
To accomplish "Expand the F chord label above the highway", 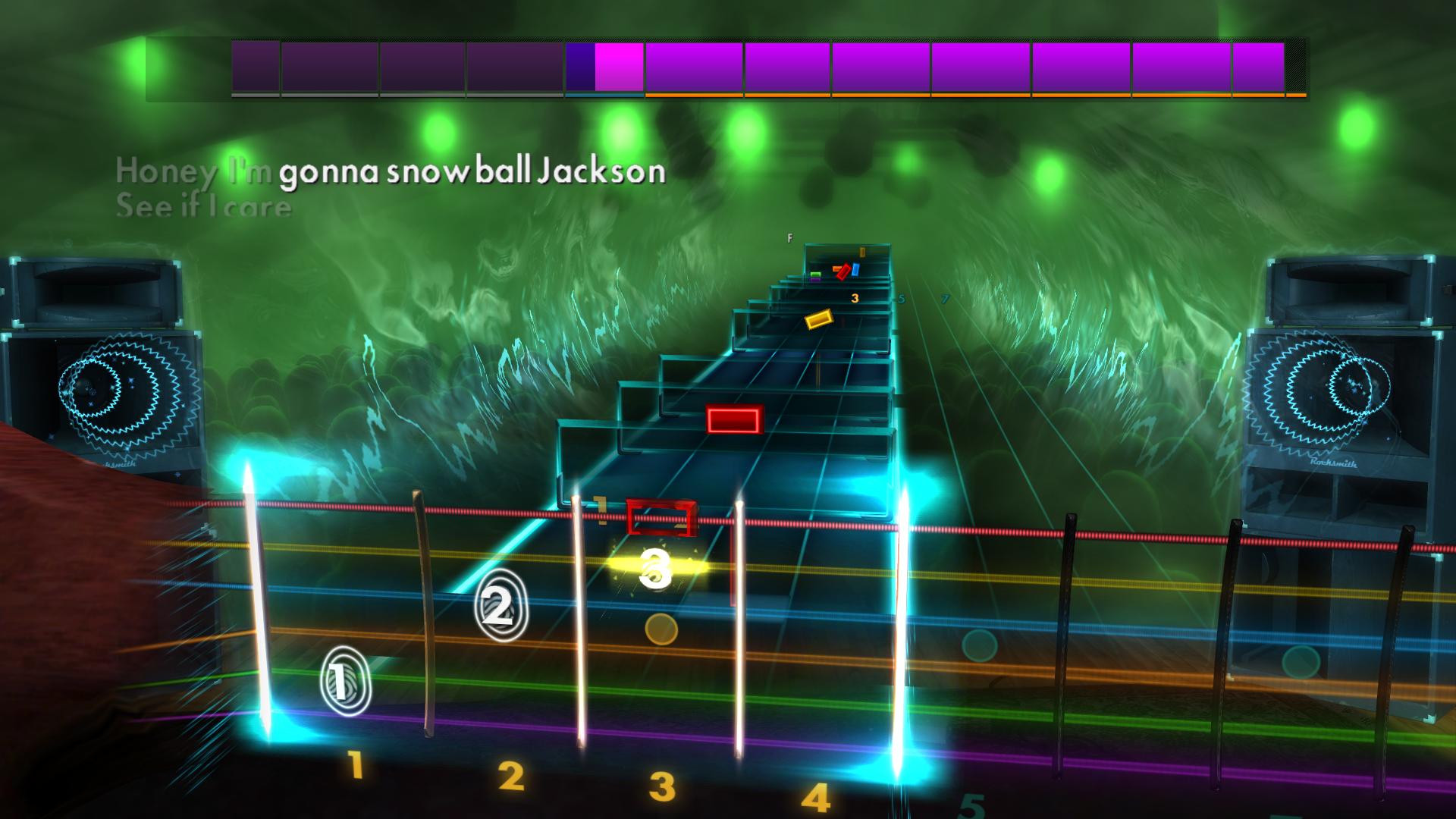I will pyautogui.click(x=790, y=237).
